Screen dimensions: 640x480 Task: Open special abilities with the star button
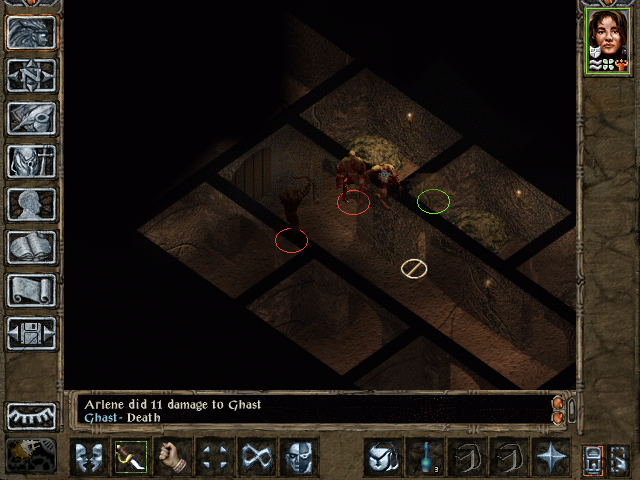click(550, 457)
